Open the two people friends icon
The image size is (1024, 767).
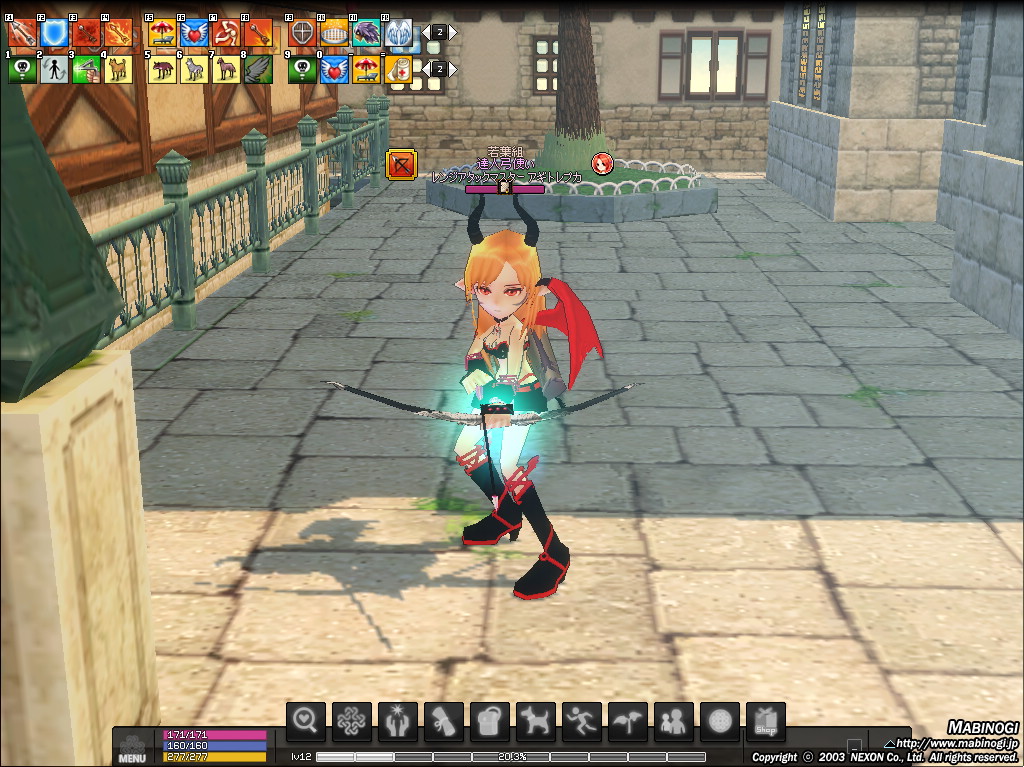673,721
